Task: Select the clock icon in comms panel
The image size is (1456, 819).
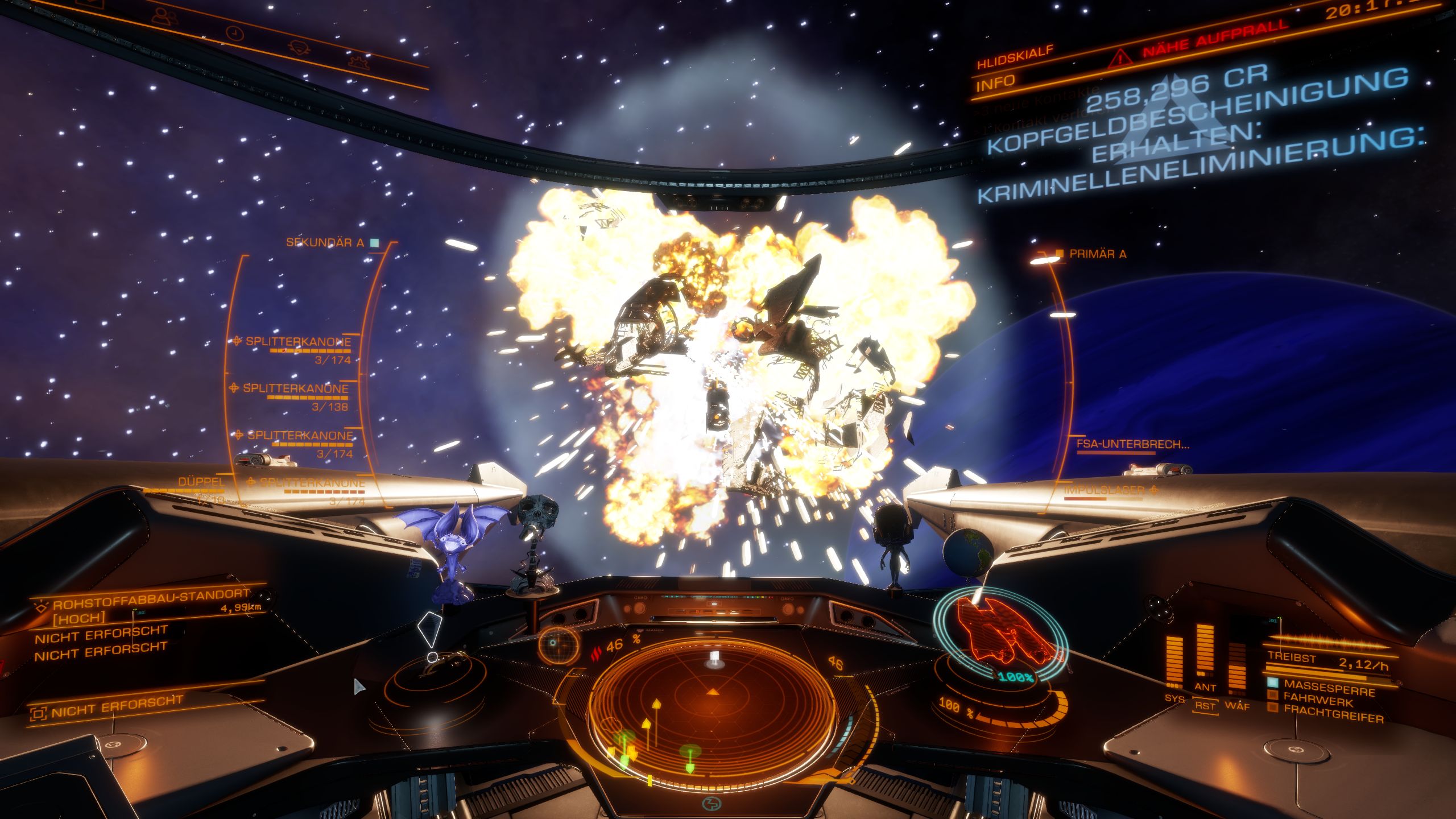Action: click(x=234, y=34)
